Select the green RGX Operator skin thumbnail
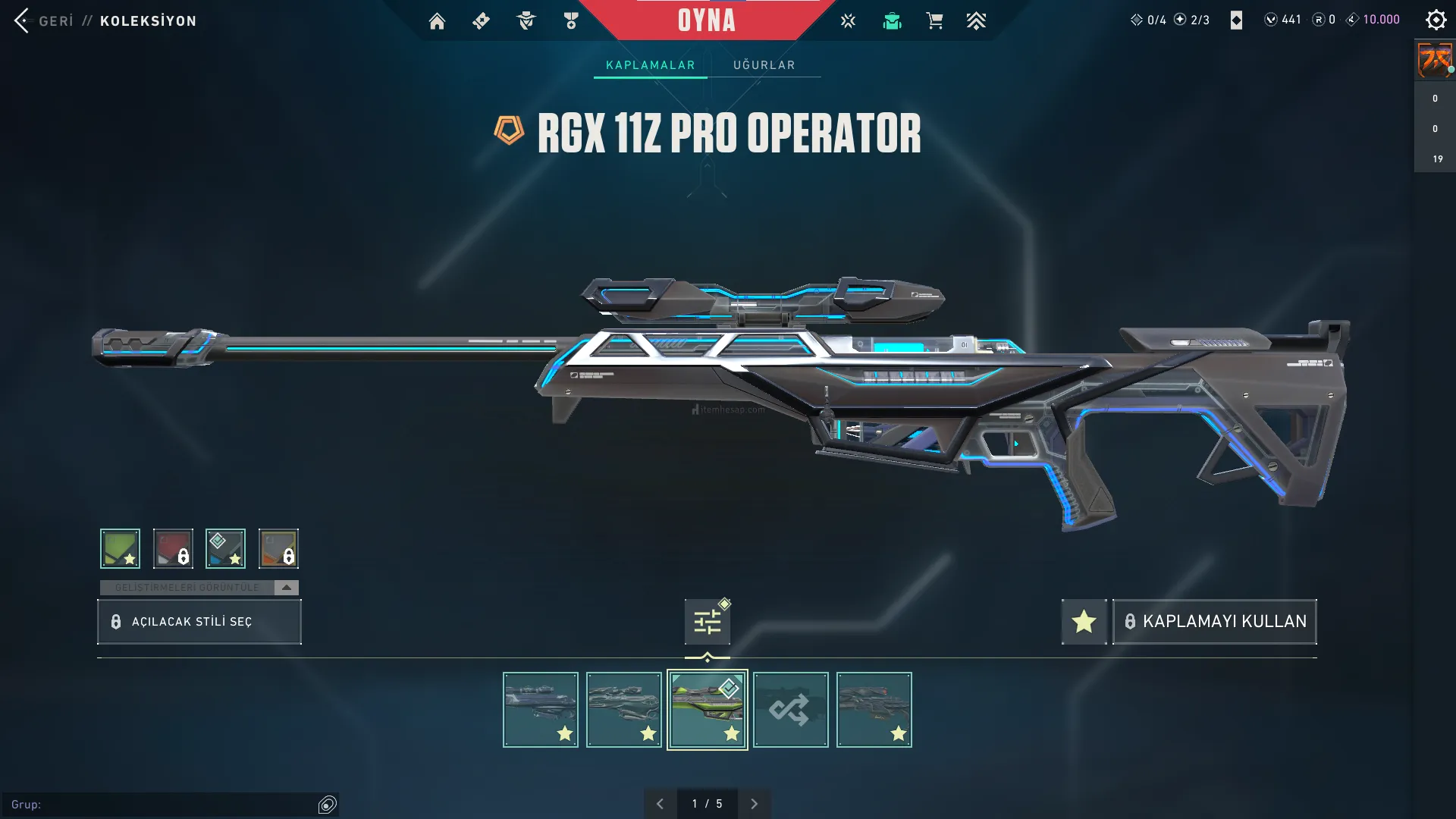Viewport: 1456px width, 819px height. (x=707, y=710)
